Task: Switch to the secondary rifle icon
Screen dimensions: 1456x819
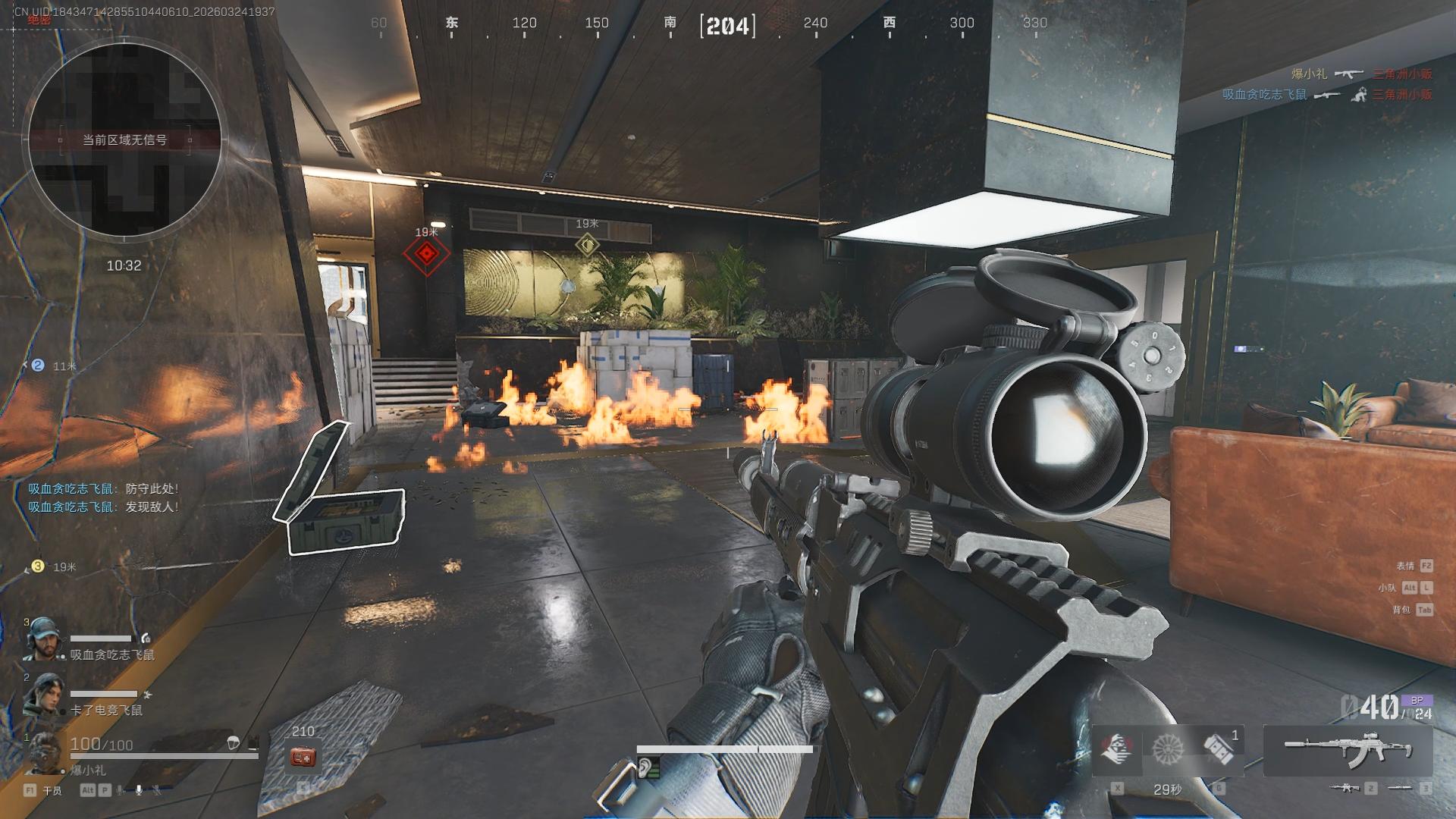Action: [1345, 788]
